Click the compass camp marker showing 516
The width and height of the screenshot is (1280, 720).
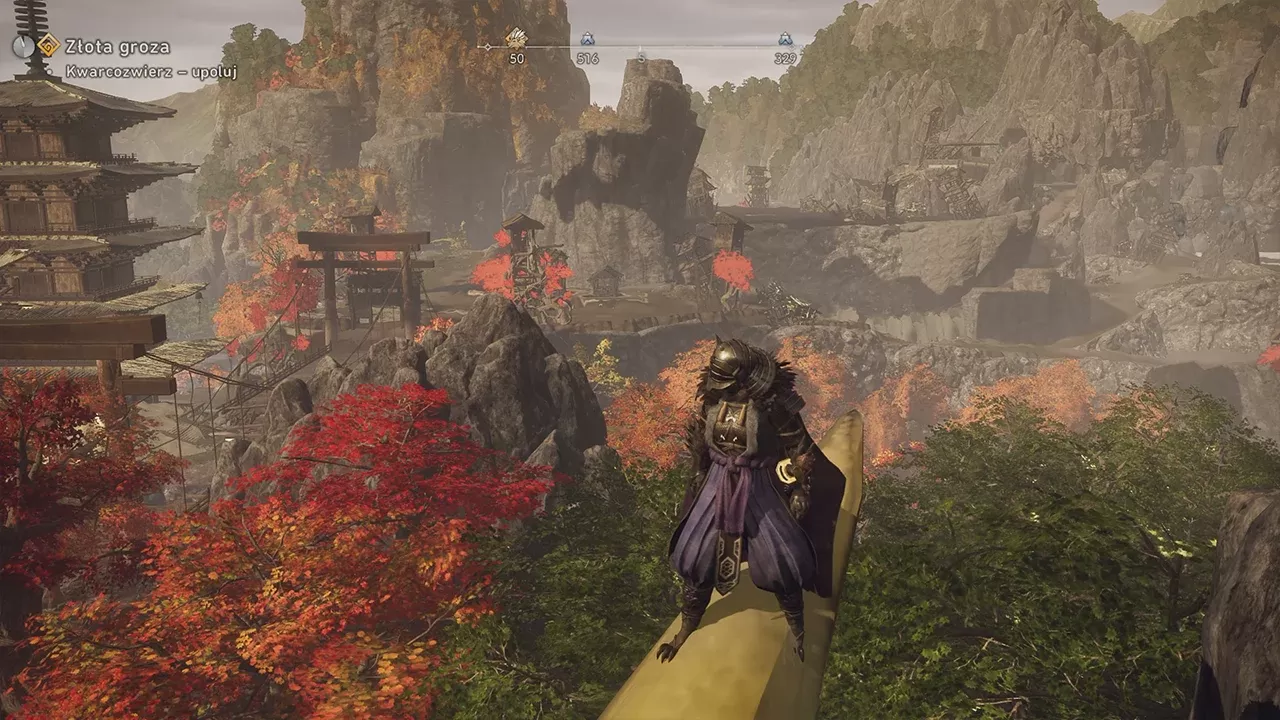[x=587, y=40]
